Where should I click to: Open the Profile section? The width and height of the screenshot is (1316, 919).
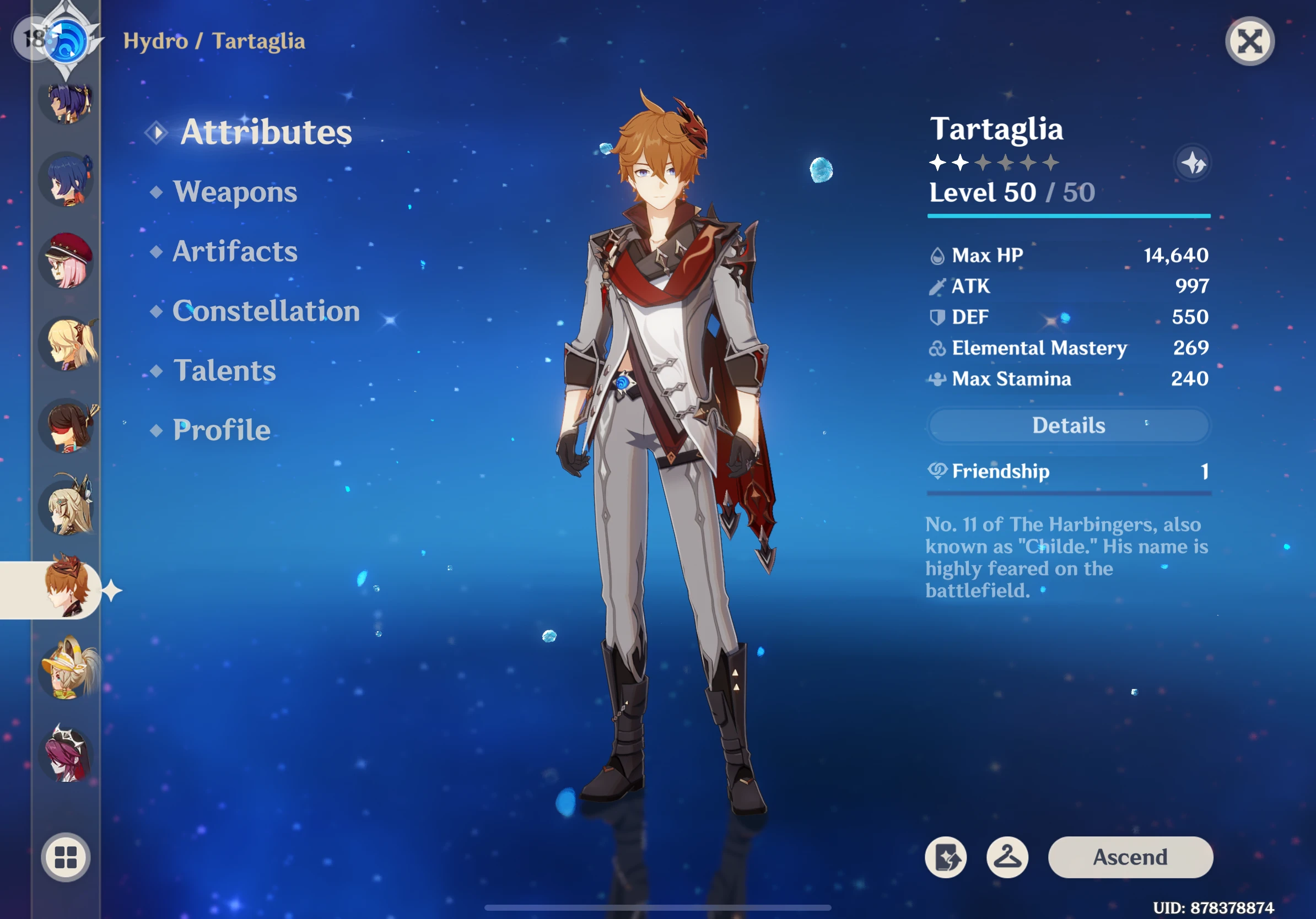(x=222, y=430)
